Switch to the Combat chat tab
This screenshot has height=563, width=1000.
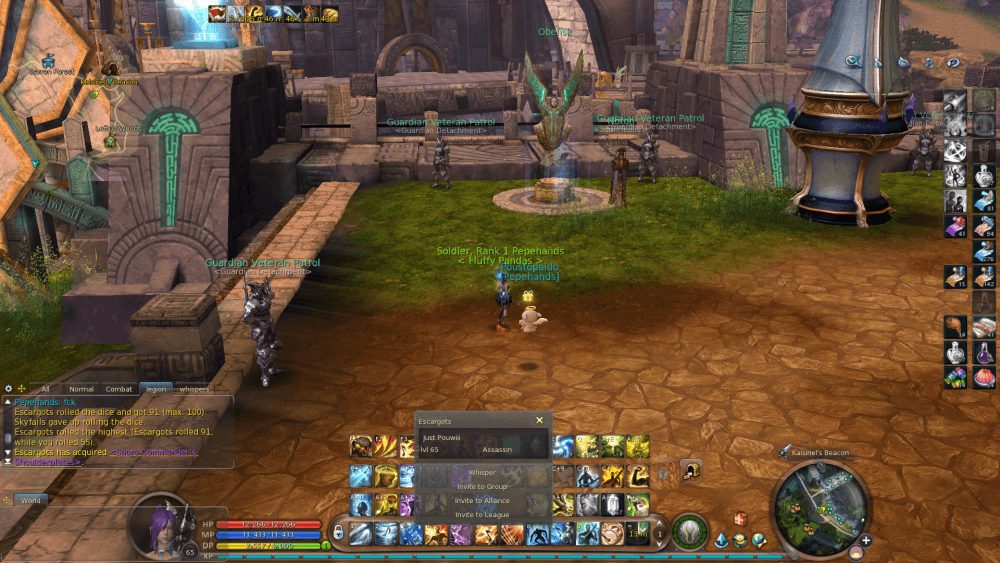[119, 389]
